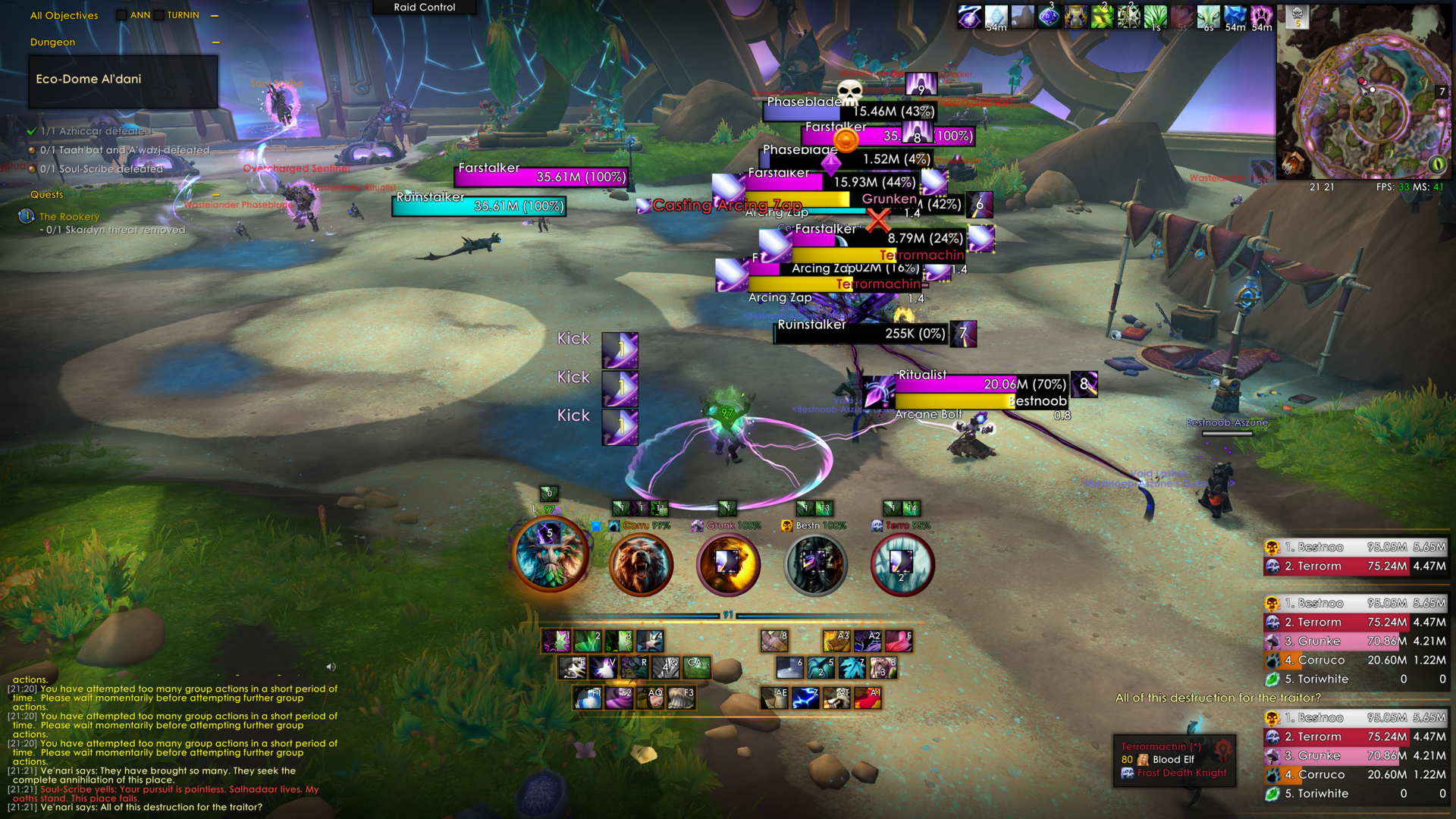Collapse the Dungeon objectives section
This screenshot has width=1456, height=819.
pos(215,42)
